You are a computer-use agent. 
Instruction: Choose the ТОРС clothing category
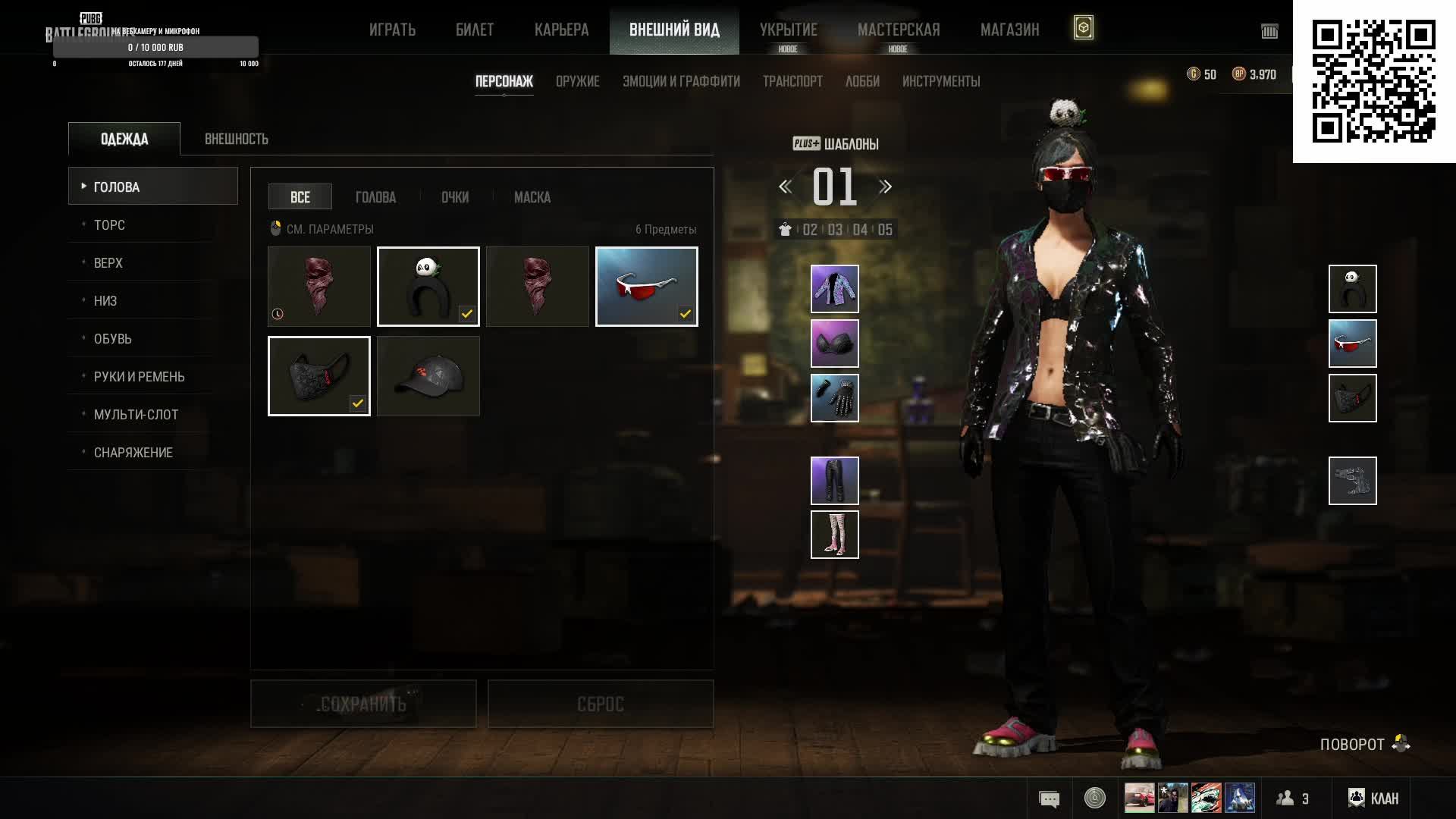point(109,225)
